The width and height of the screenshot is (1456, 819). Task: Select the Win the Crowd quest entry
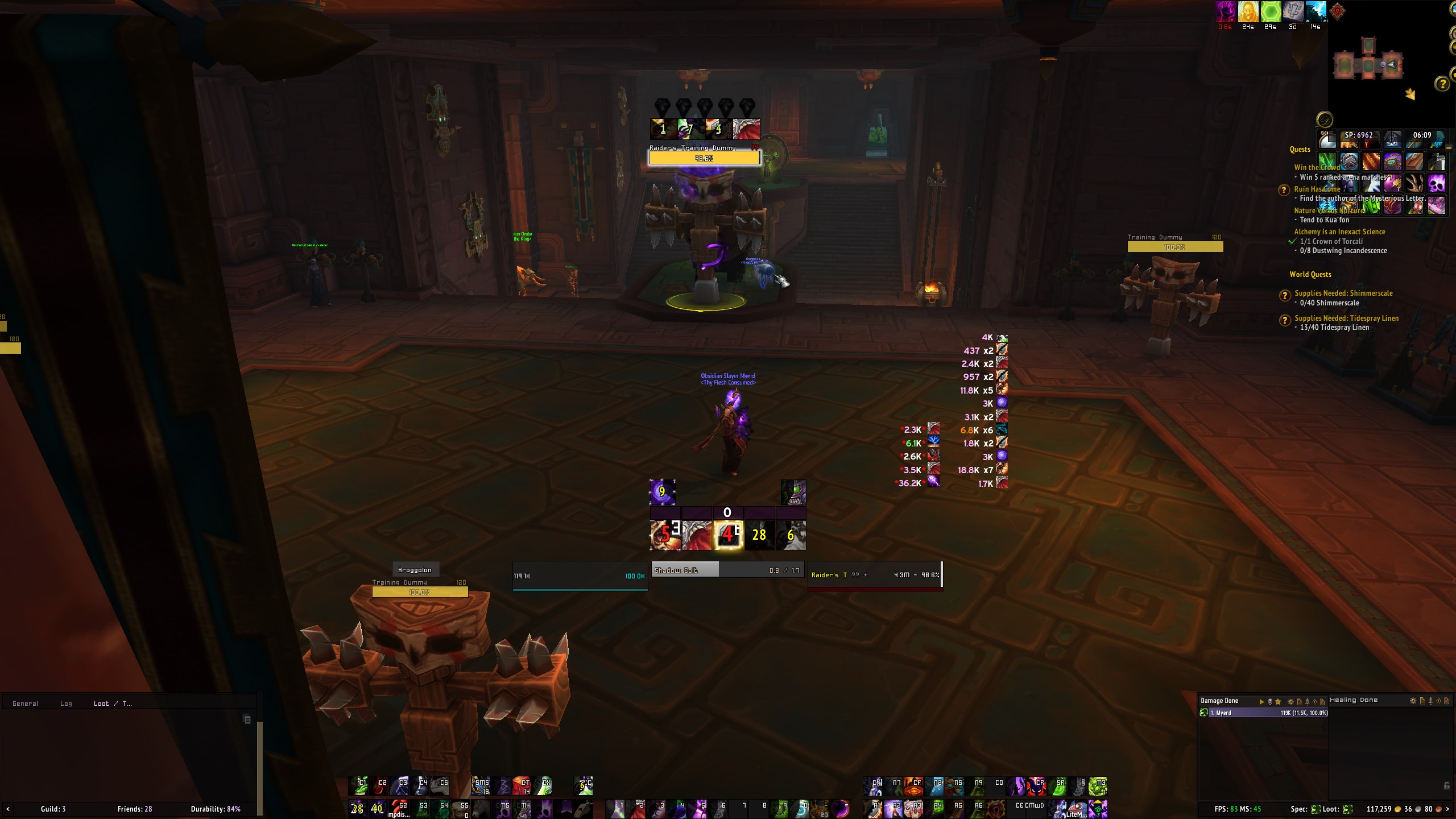[1316, 167]
